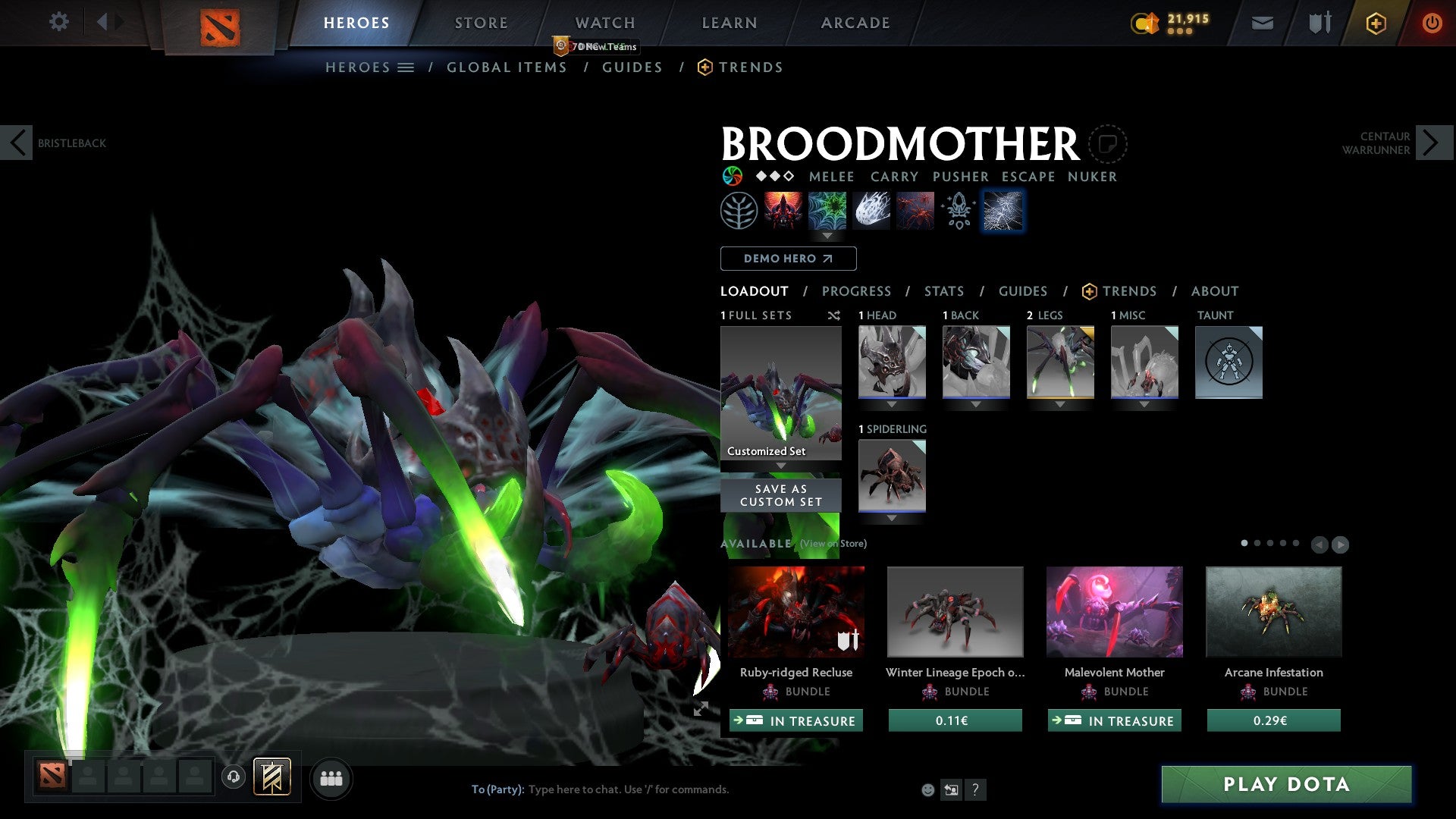Open the settings gear icon
Screen dimensions: 1456x819
point(59,22)
